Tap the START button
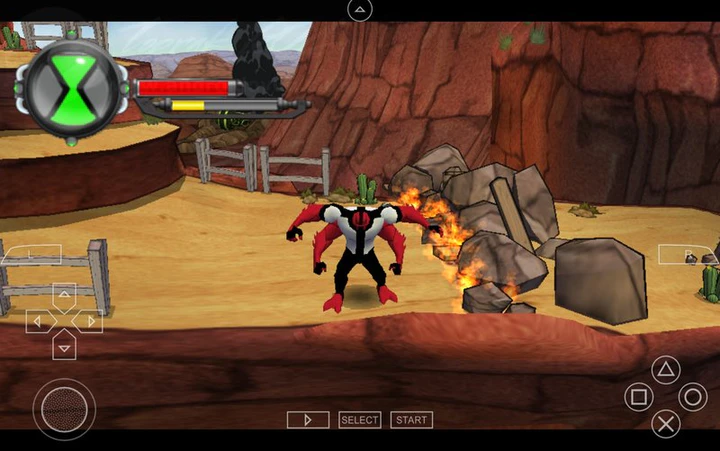 pyautogui.click(x=411, y=420)
